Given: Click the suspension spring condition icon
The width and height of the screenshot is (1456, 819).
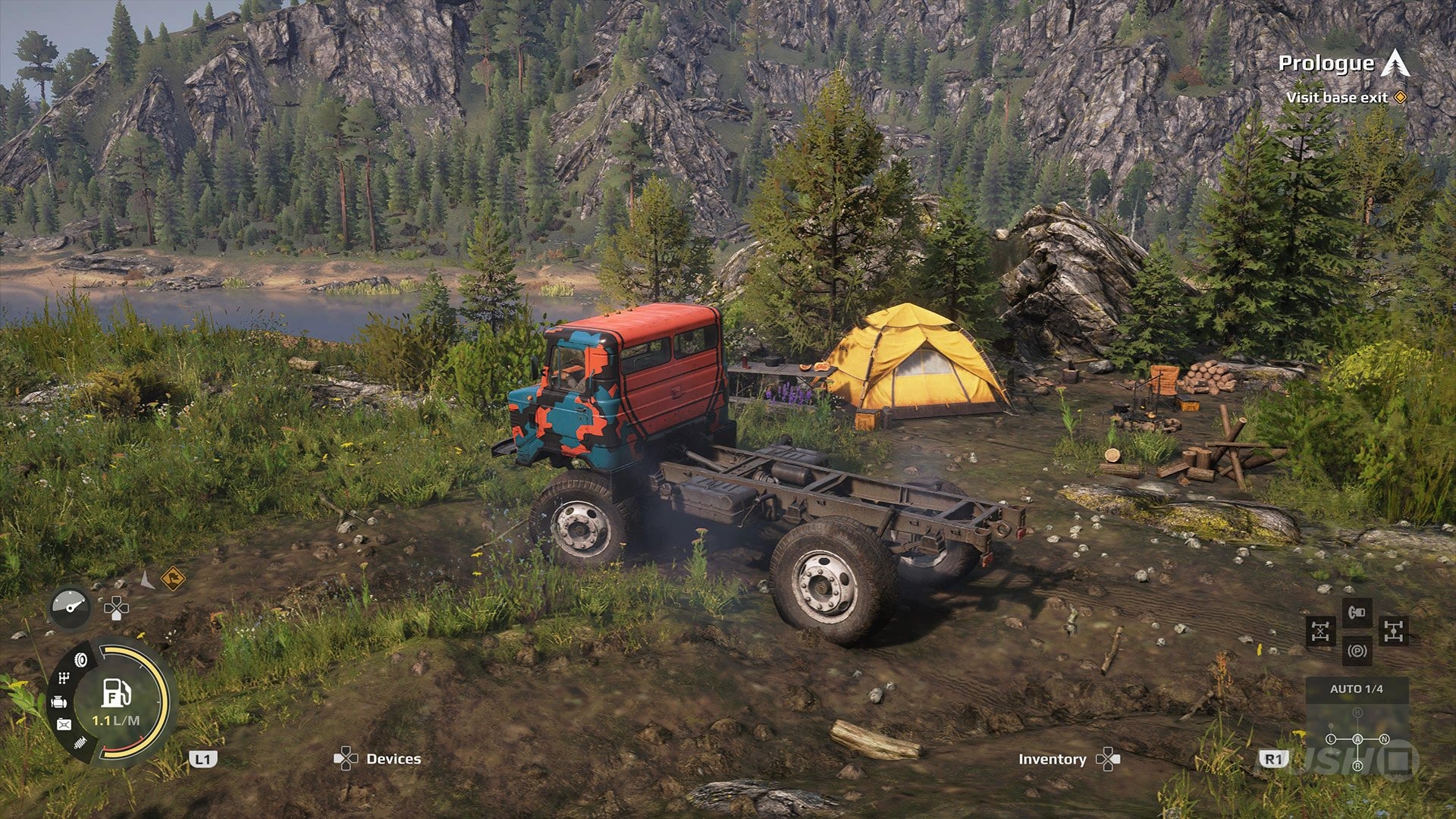Looking at the screenshot, I should (81, 743).
